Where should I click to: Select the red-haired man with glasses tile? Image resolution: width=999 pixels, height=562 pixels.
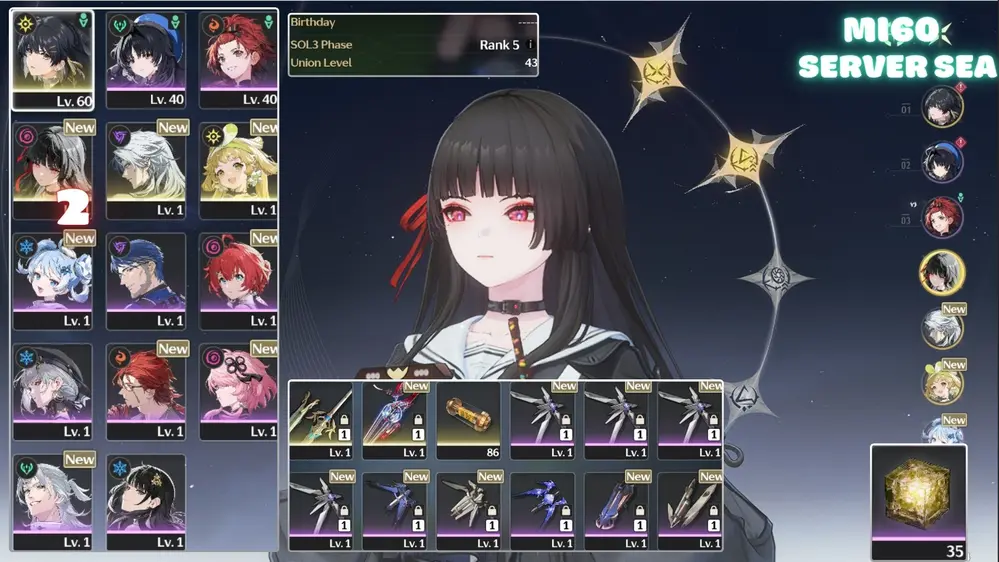point(146,390)
